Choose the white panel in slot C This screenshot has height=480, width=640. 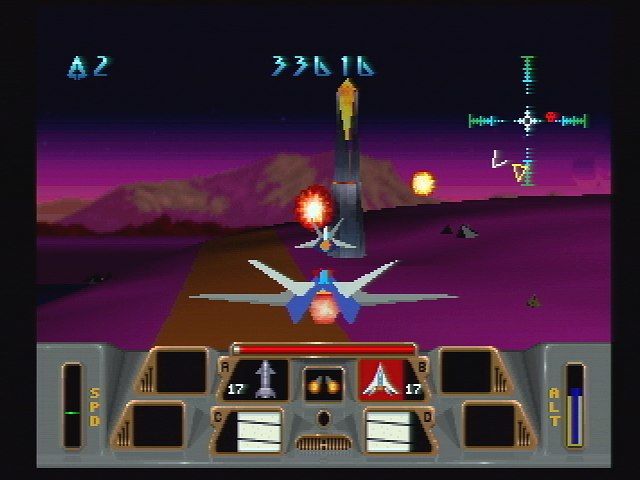pyautogui.click(x=257, y=430)
